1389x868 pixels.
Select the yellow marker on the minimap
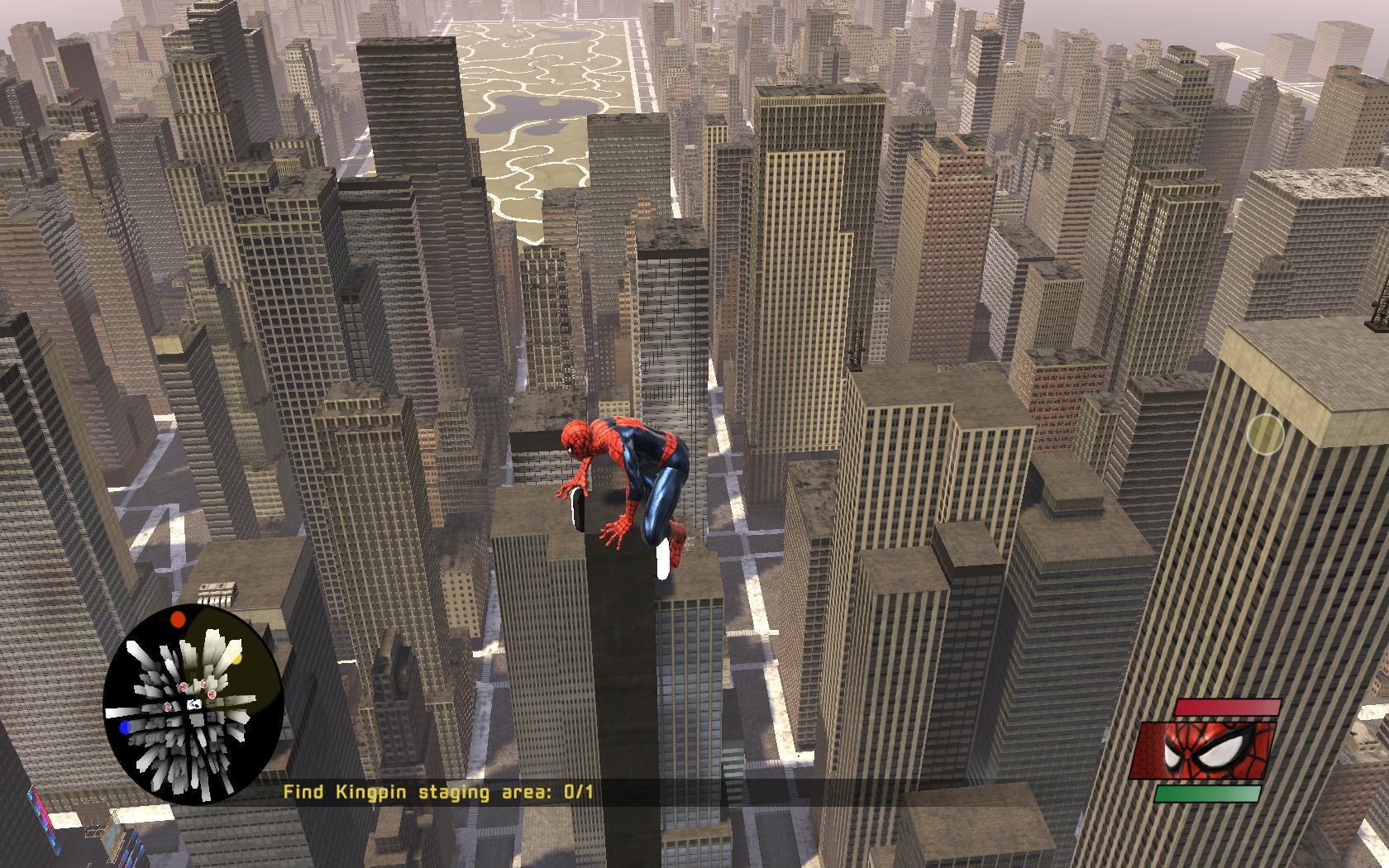pyautogui.click(x=236, y=660)
